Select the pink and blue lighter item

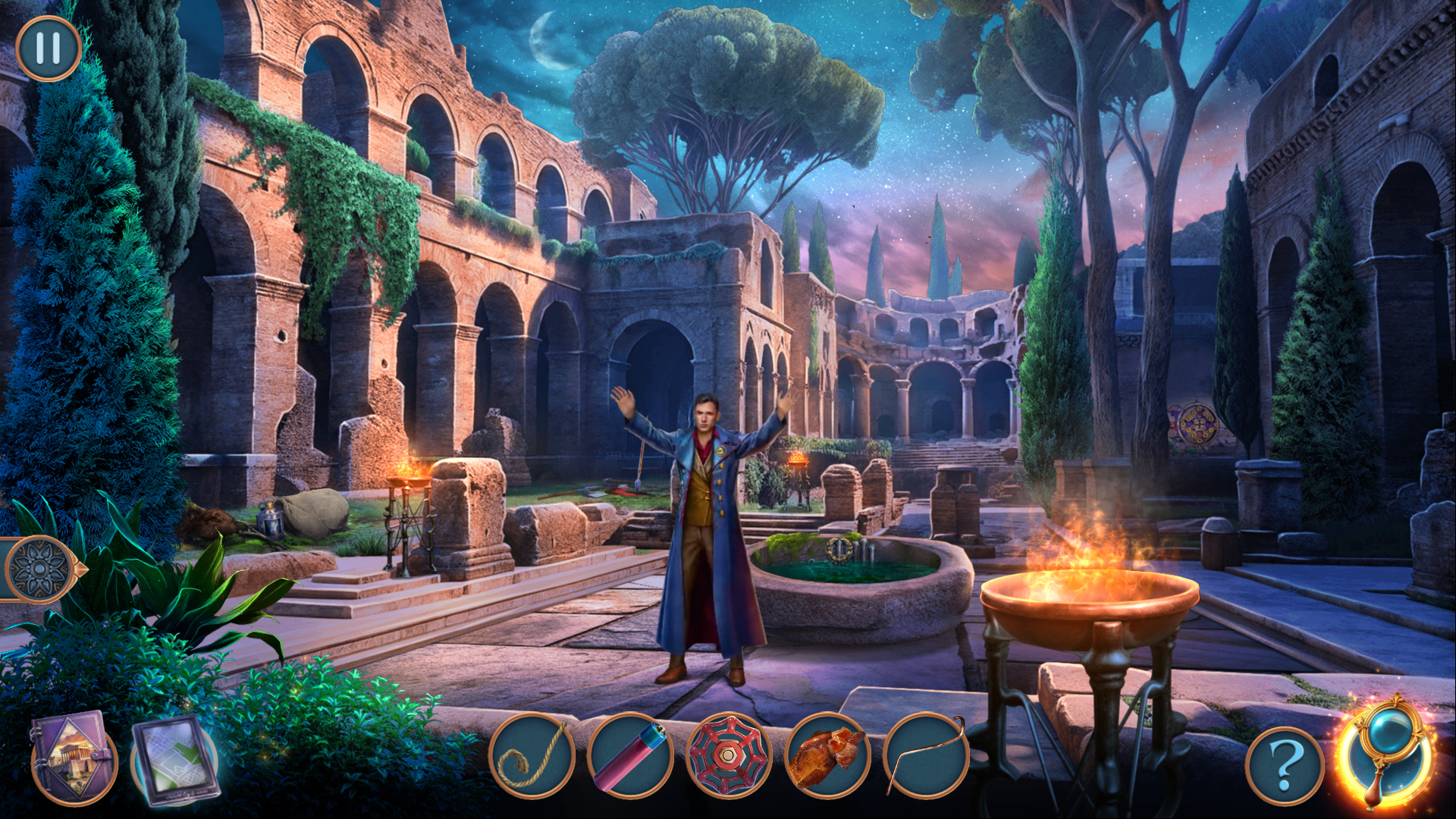coord(630,756)
